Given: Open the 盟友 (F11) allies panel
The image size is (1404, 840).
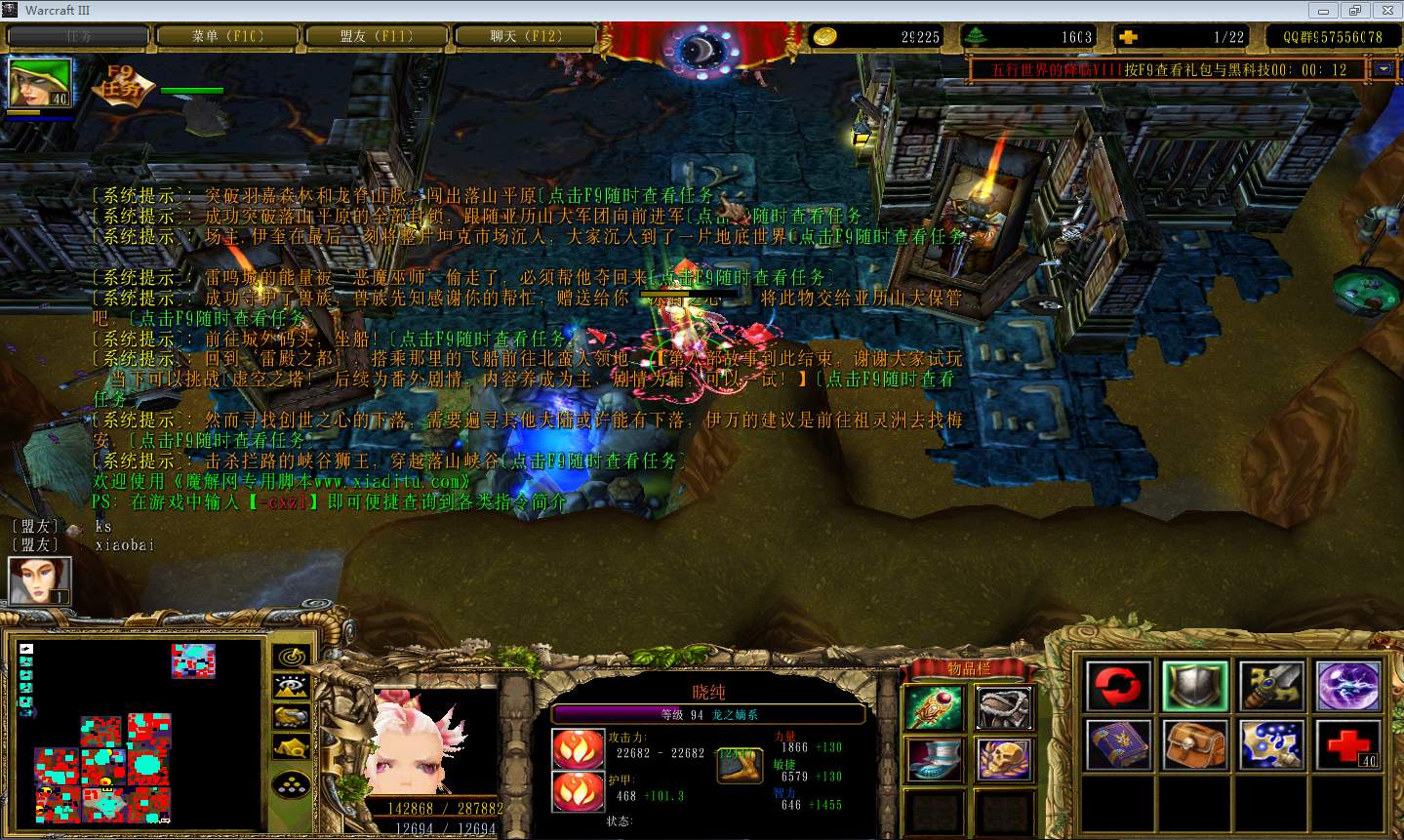Looking at the screenshot, I should [x=376, y=36].
